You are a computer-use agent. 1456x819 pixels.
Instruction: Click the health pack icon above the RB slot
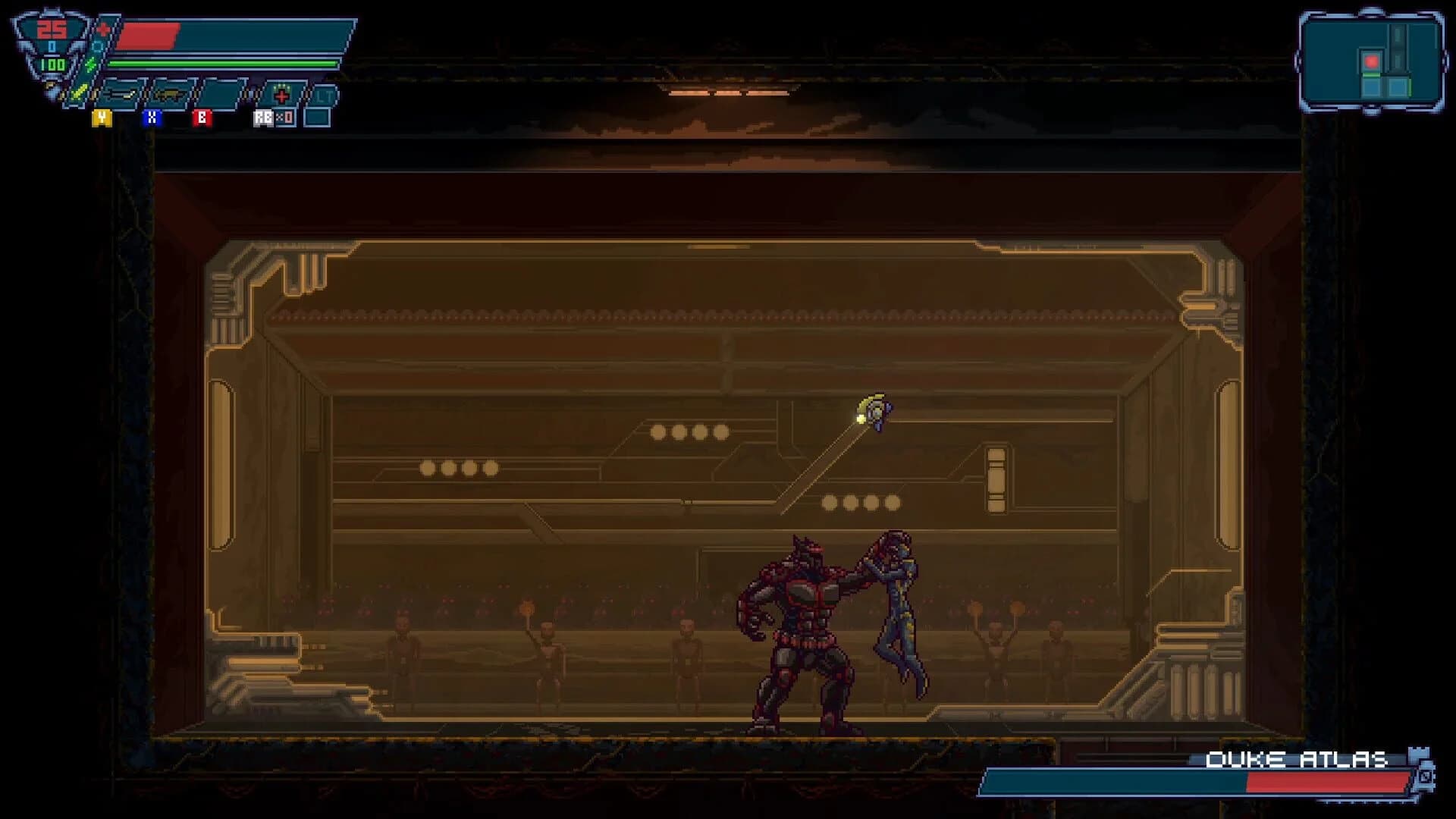[281, 93]
